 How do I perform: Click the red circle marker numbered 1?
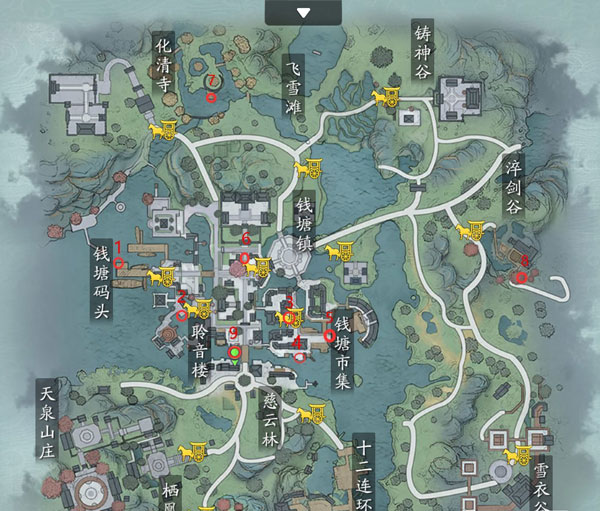(x=119, y=264)
